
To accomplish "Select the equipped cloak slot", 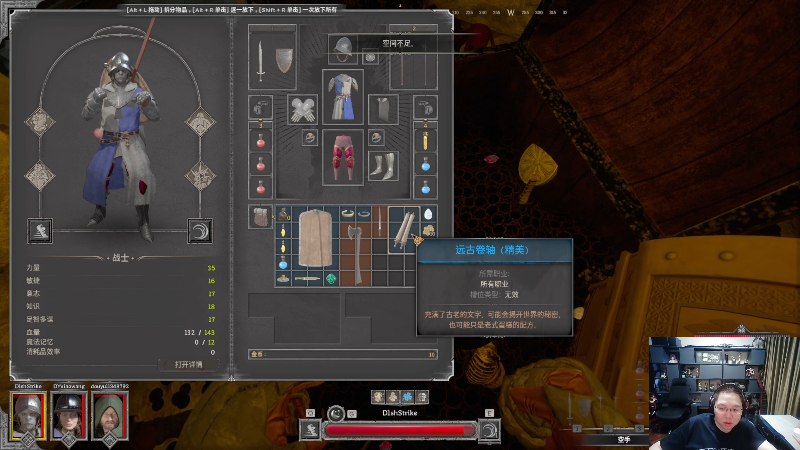I will point(382,108).
